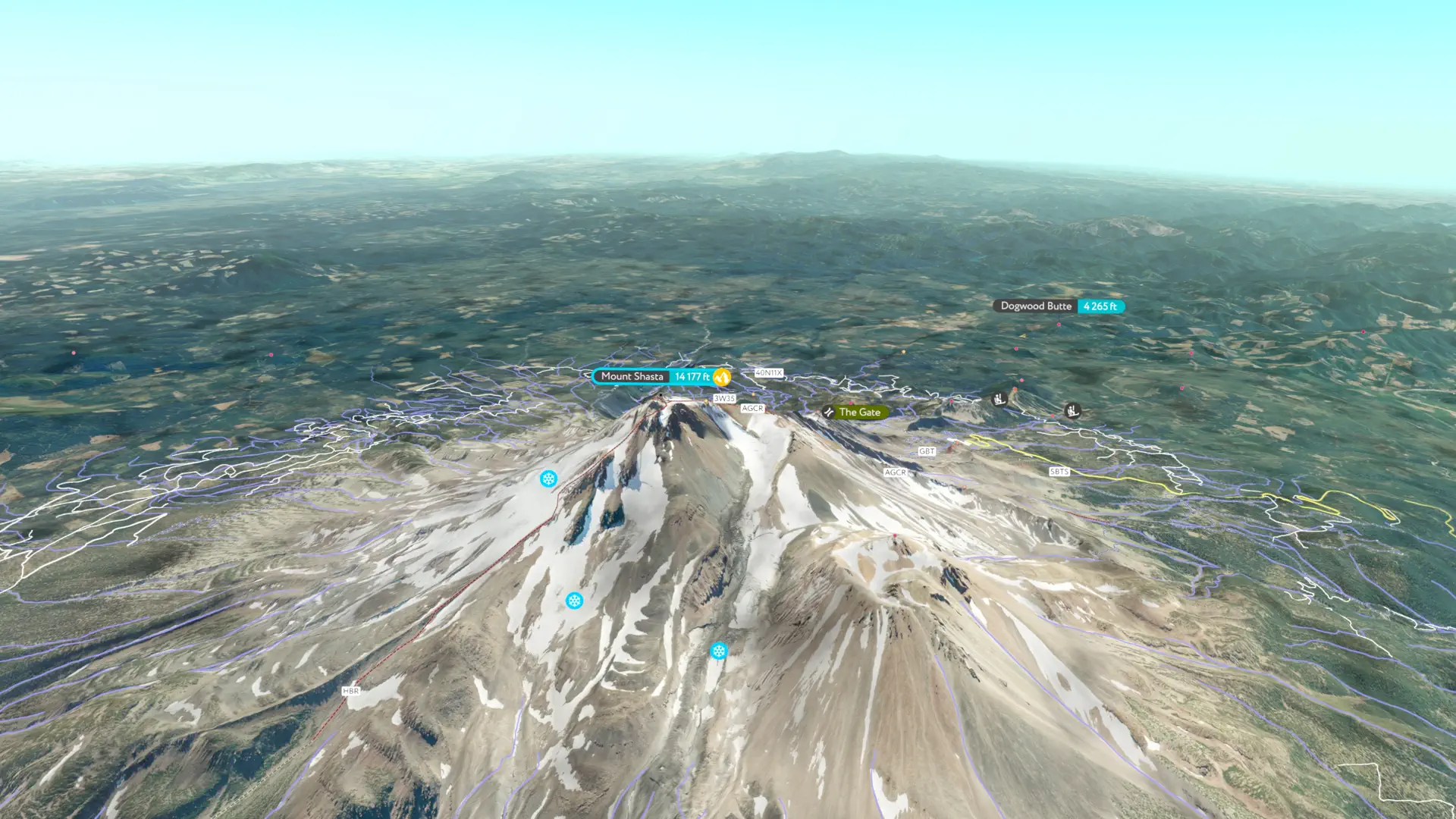Open the Mount Shasta summit label

(x=633, y=376)
